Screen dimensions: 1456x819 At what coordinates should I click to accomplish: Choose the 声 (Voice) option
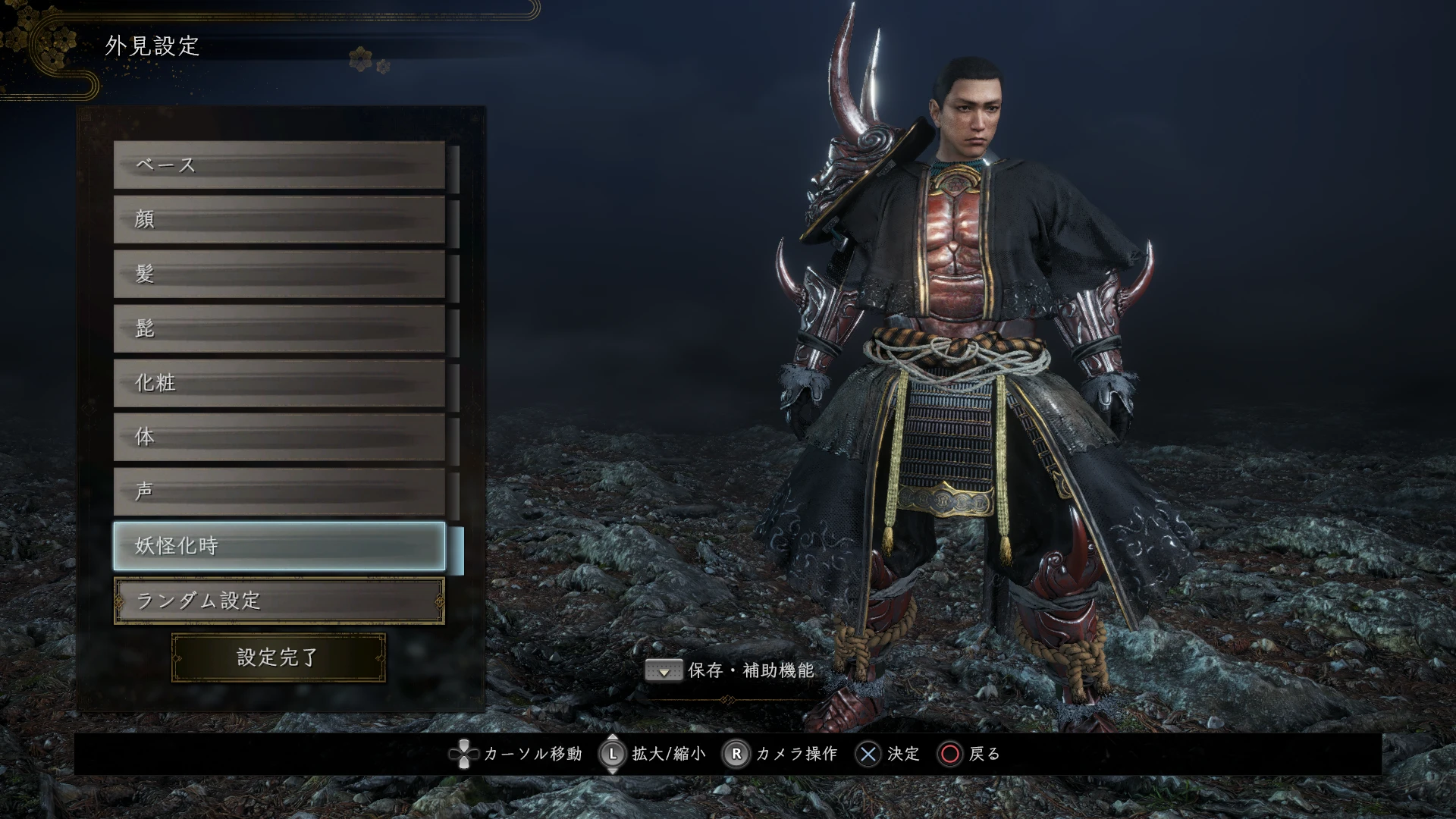coord(279,492)
